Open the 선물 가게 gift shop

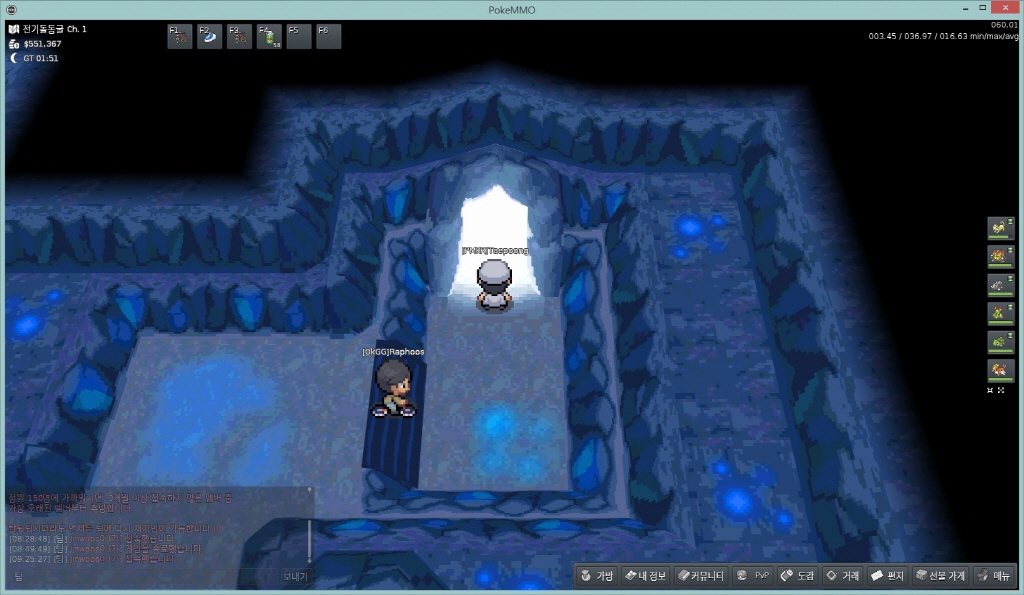pyautogui.click(x=940, y=576)
